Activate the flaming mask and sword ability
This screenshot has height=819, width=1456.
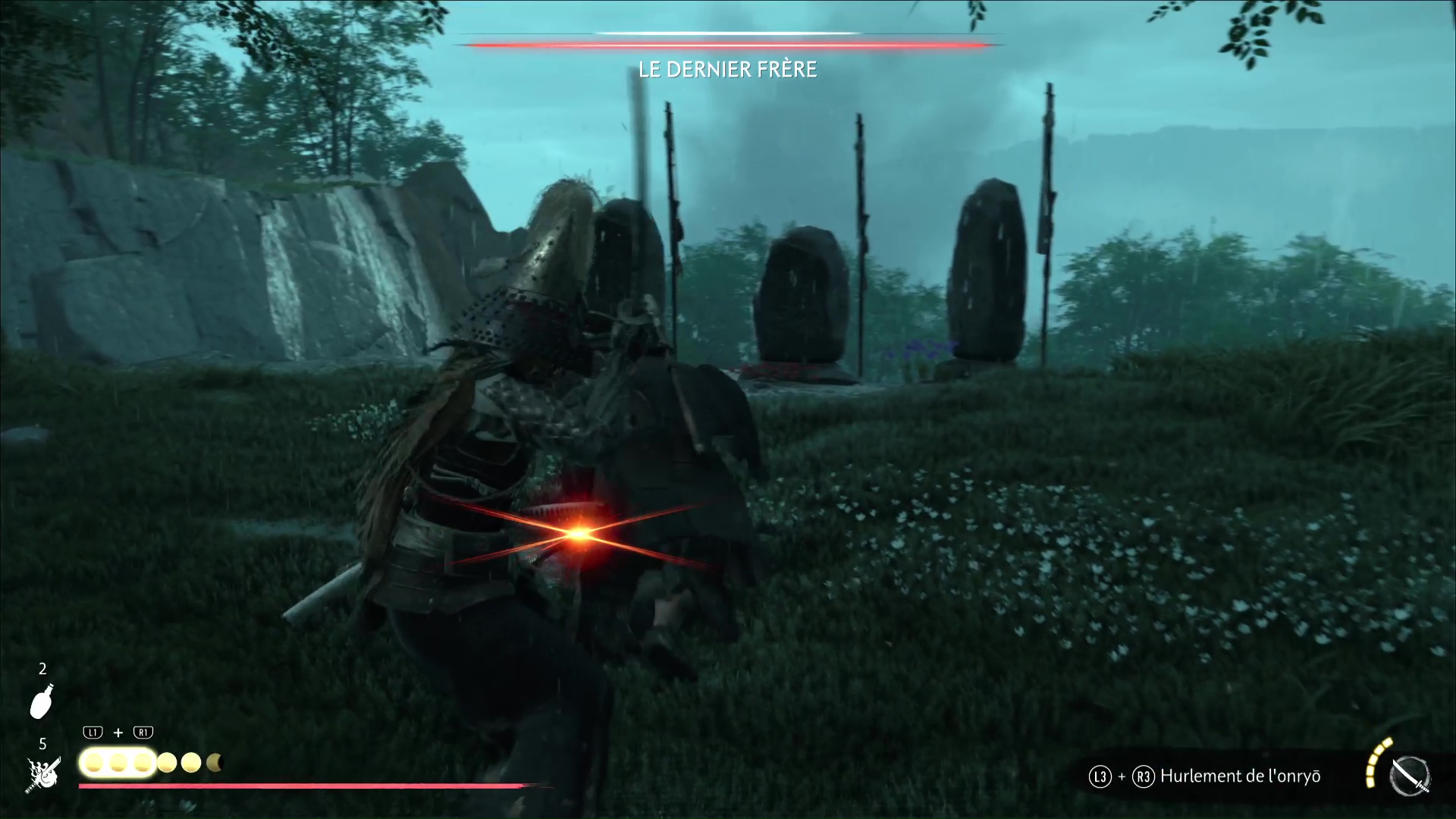[x=42, y=775]
